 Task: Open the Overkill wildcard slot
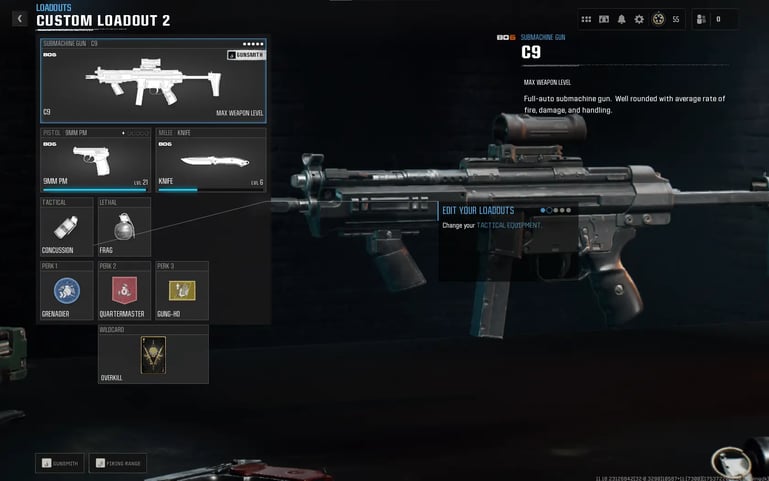pyautogui.click(x=153, y=354)
